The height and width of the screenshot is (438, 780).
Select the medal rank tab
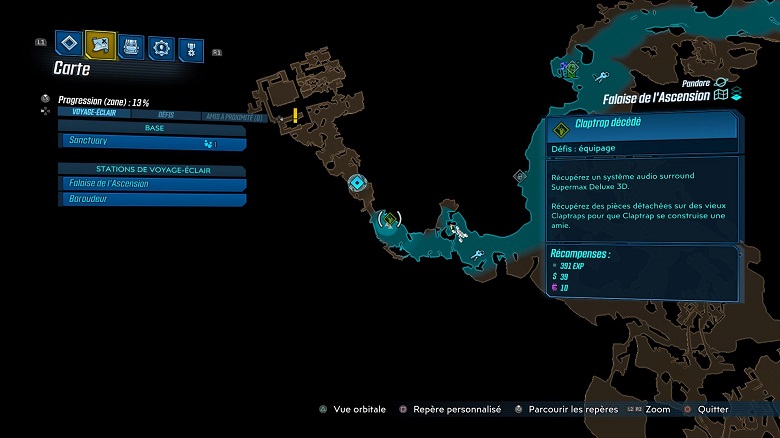tap(190, 47)
